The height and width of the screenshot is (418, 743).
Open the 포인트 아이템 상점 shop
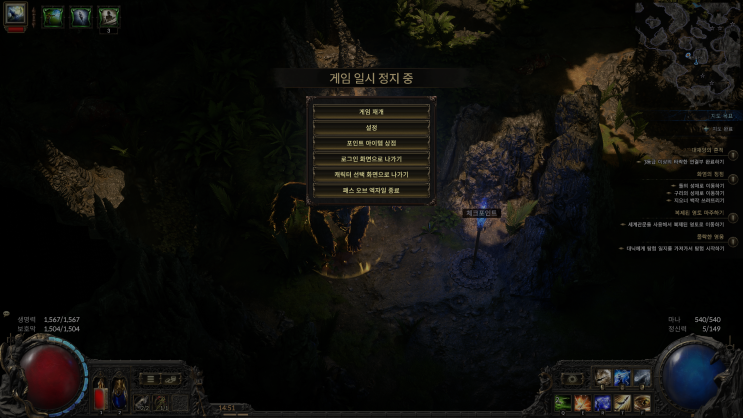[371, 143]
